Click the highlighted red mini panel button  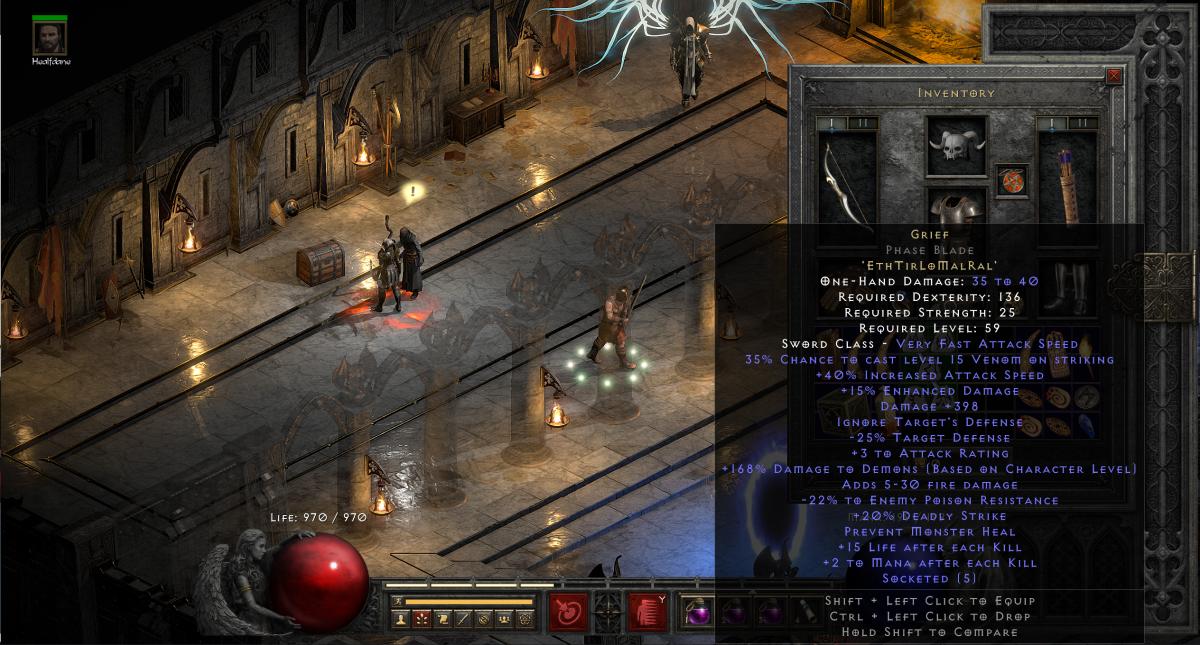421,620
